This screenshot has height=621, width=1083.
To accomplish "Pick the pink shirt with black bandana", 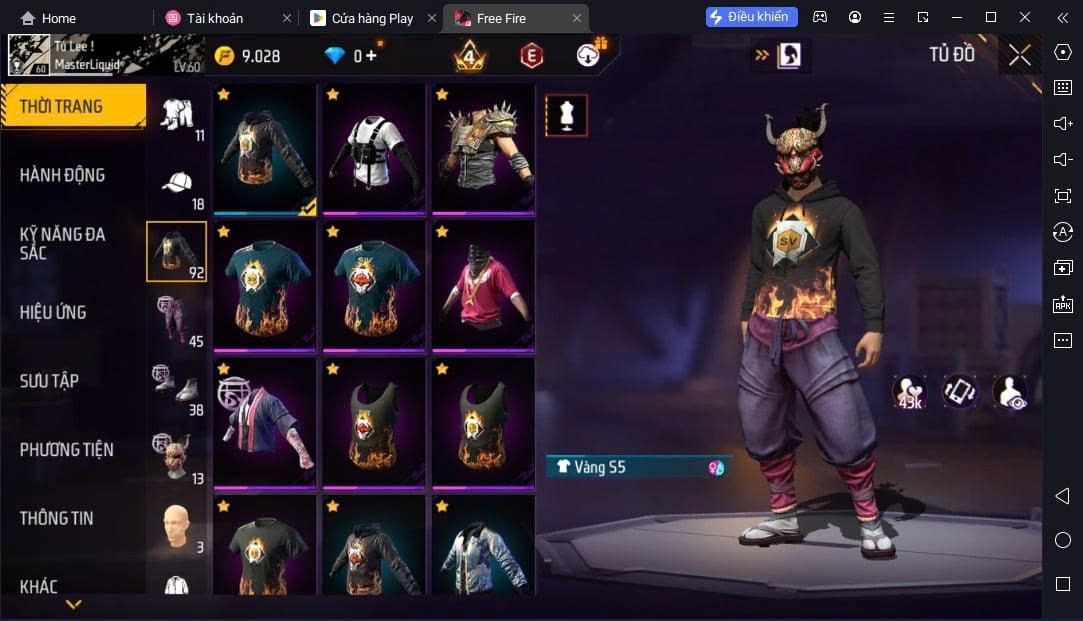I will coord(483,286).
